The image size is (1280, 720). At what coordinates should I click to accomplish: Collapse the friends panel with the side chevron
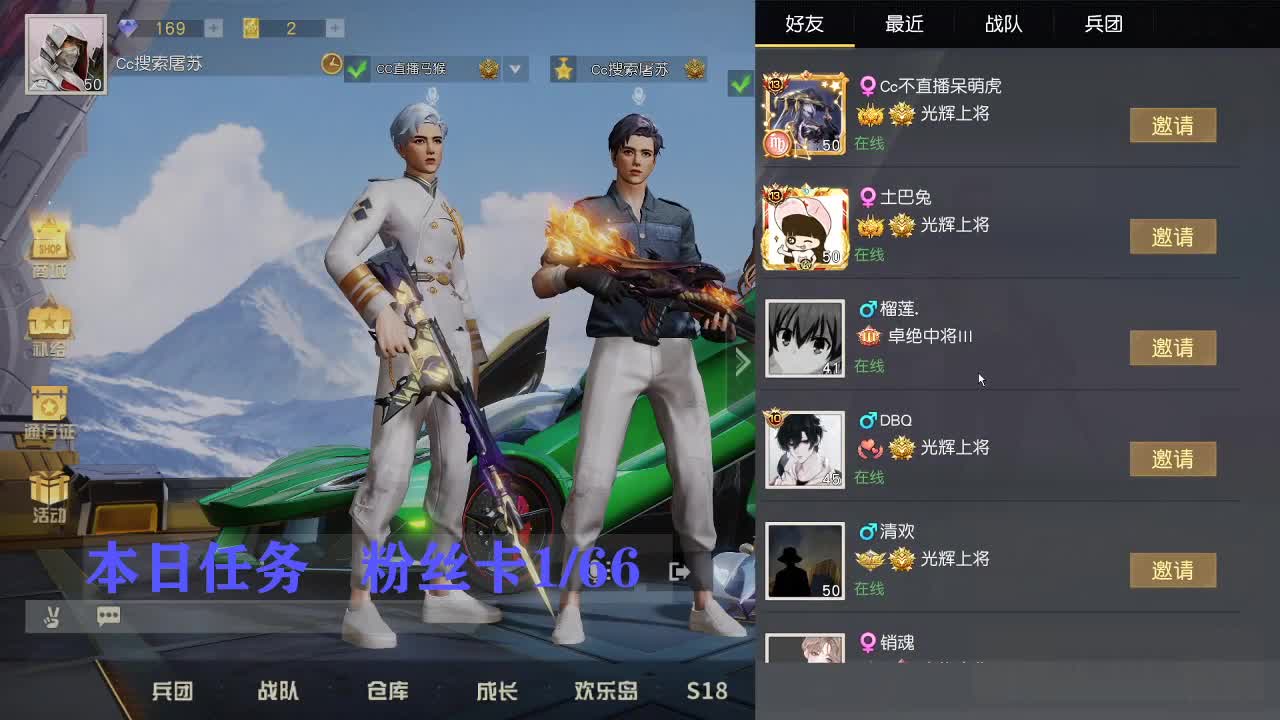click(742, 362)
